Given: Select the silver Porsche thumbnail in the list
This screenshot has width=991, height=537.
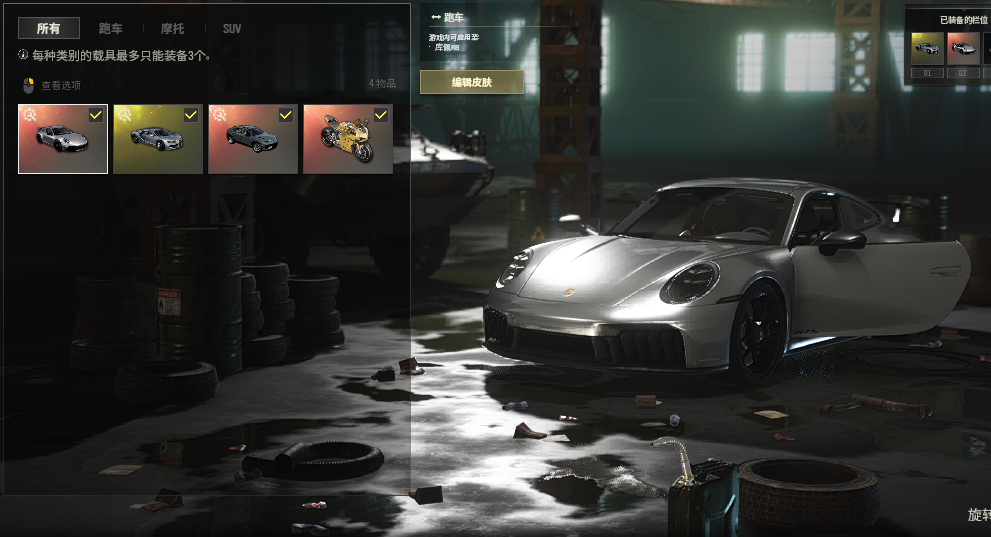Looking at the screenshot, I should coord(62,139).
